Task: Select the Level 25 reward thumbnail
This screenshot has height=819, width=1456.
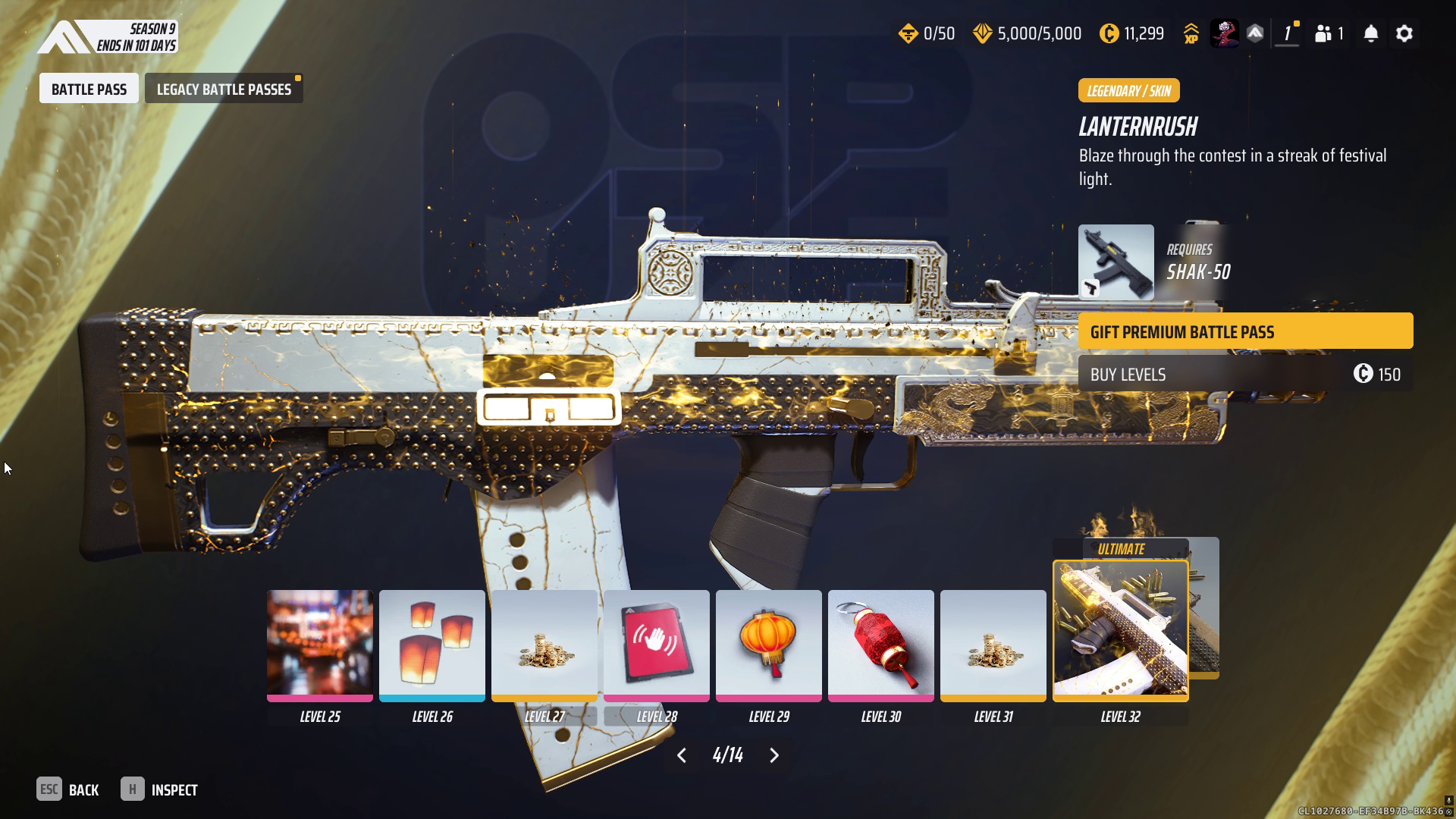Action: point(319,645)
